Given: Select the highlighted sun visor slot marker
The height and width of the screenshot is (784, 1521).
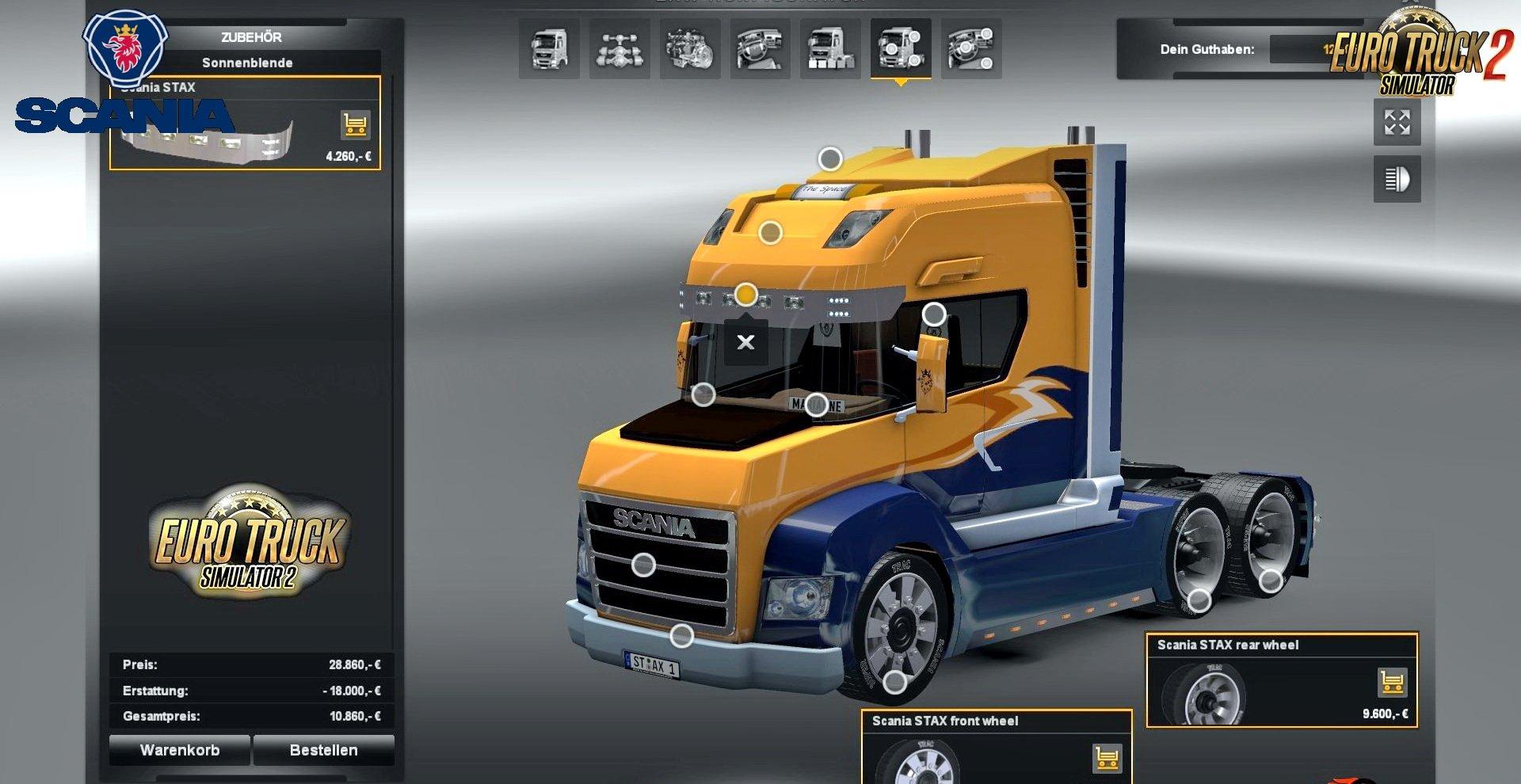Looking at the screenshot, I should pos(745,295).
